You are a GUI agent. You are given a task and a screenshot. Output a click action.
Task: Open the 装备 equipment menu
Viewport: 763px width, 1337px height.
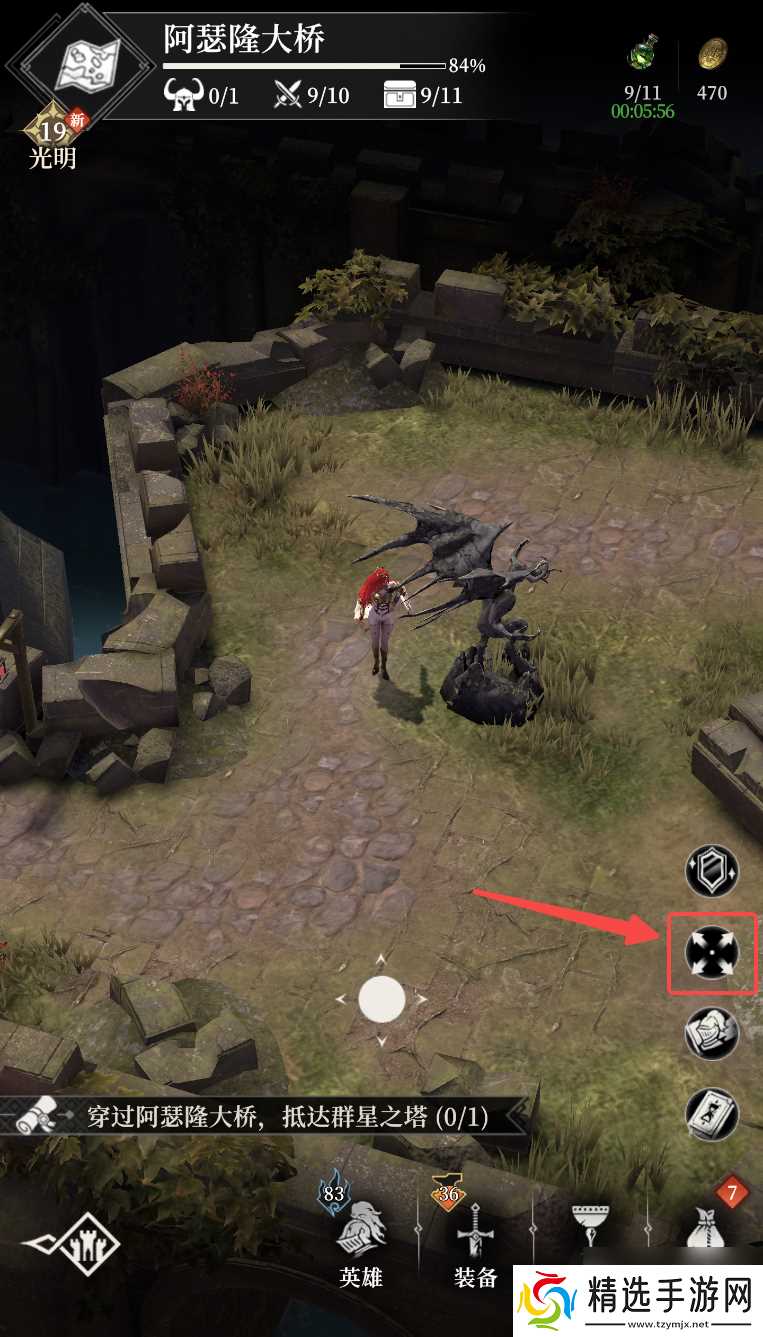pos(474,1242)
